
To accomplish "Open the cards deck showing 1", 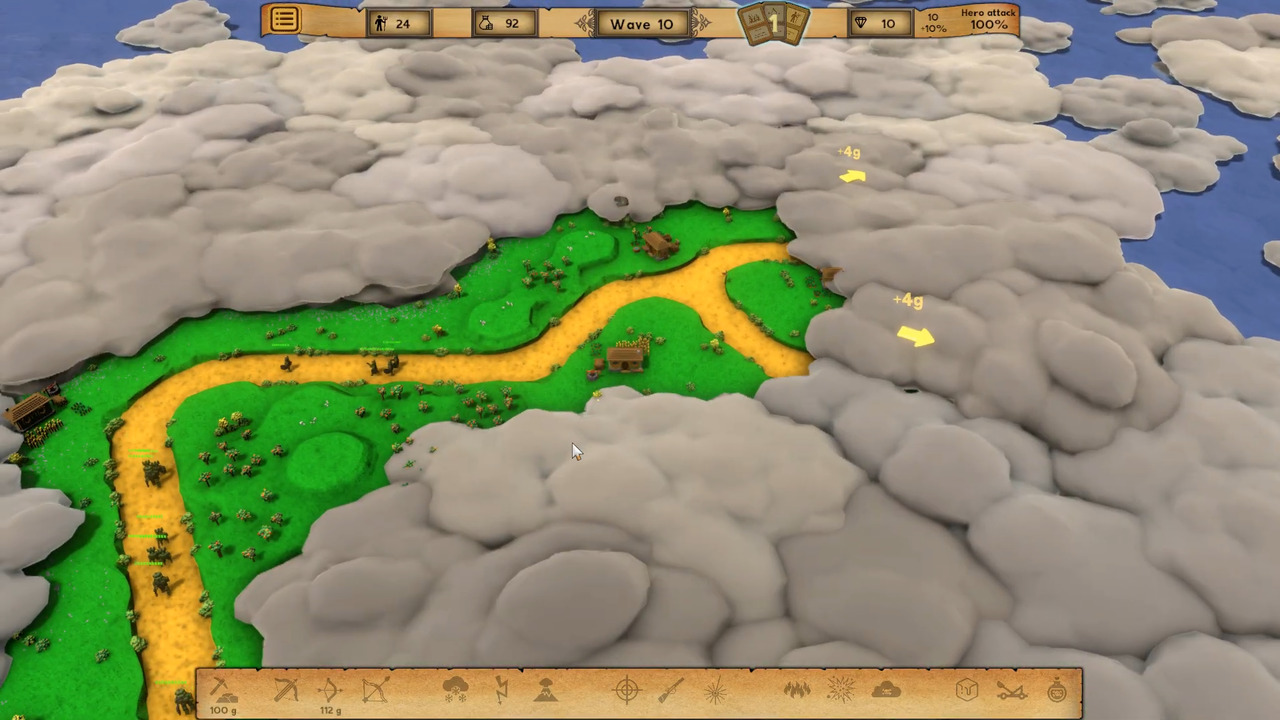I will tap(773, 23).
